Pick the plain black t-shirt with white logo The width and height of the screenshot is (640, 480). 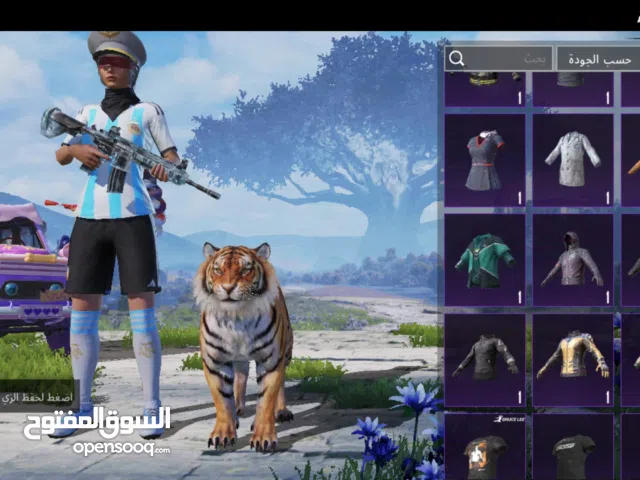point(572,448)
